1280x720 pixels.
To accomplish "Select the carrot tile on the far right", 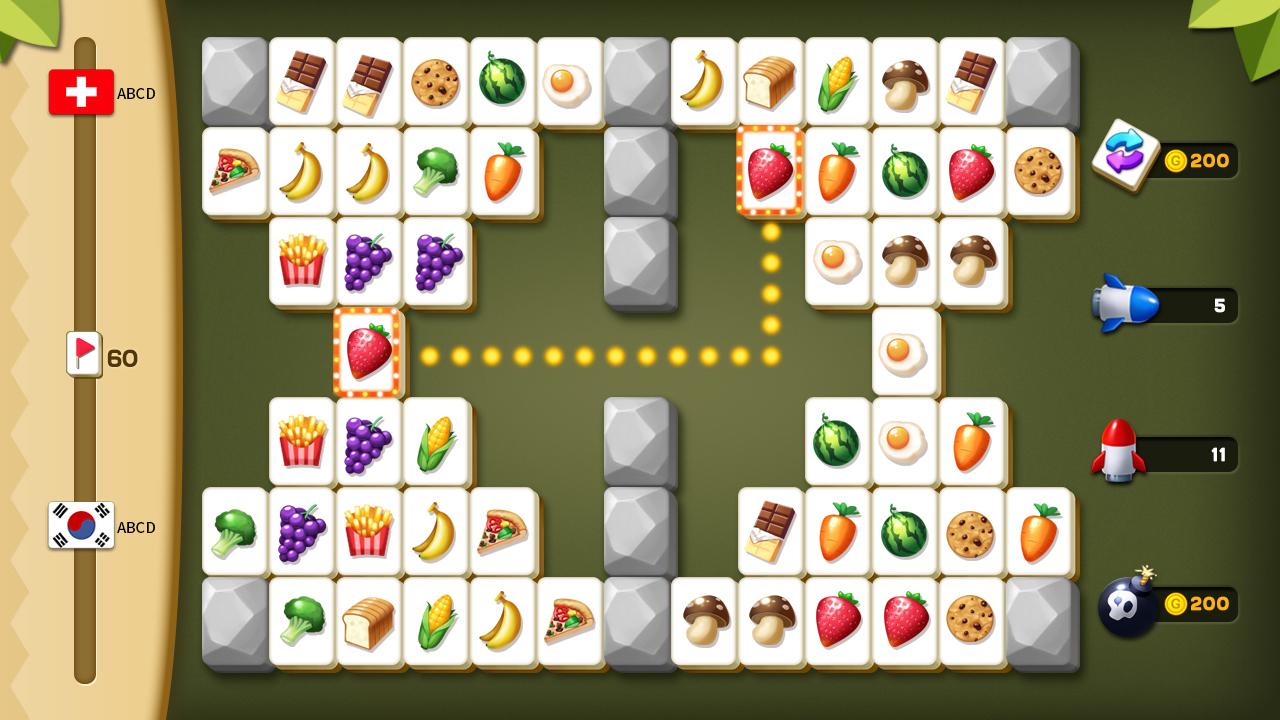I will coord(1039,532).
